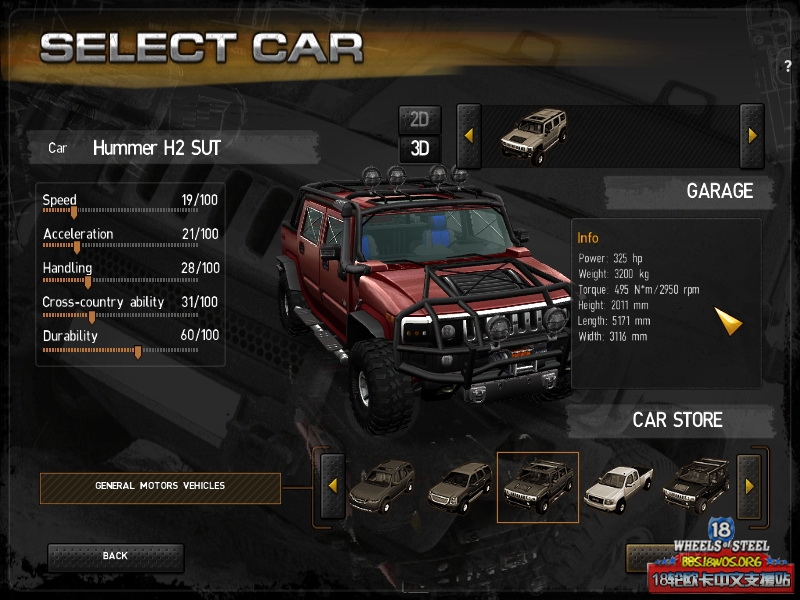Switch to the 2D car view
Viewport: 800px width, 600px height.
click(x=419, y=120)
